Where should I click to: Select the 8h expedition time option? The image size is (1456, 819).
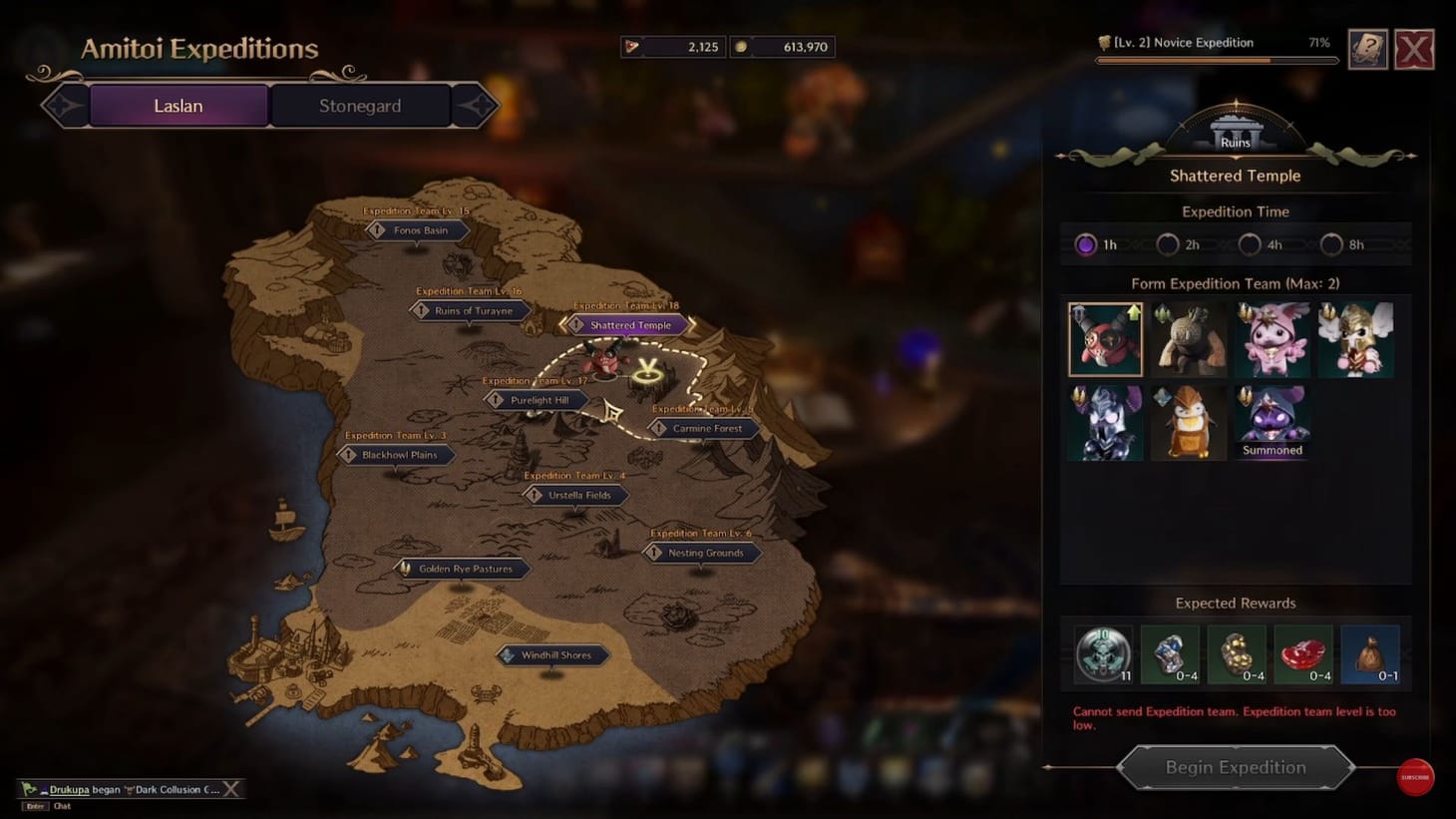tap(1330, 243)
